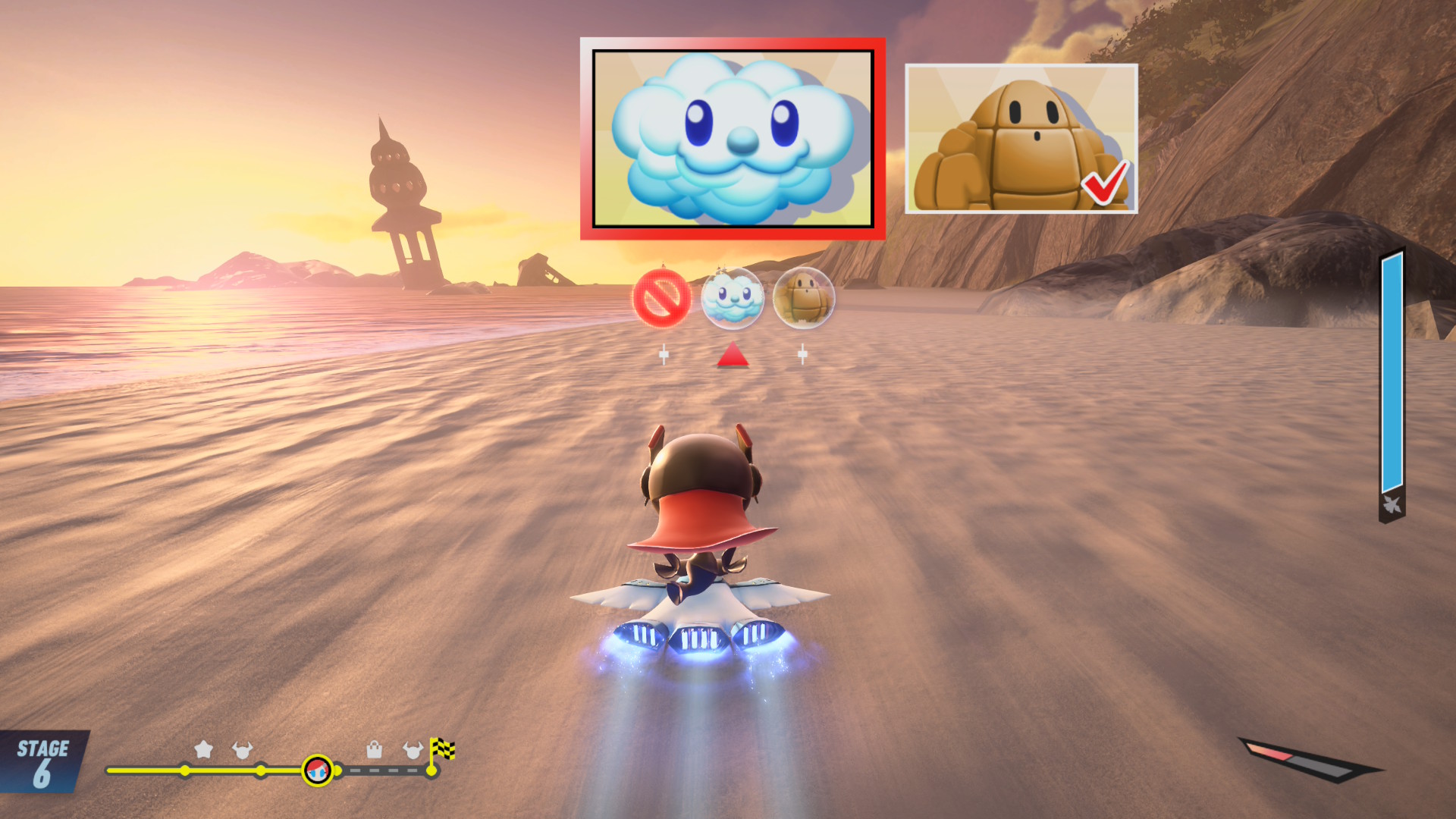This screenshot has width=1456, height=819.
Task: Click the red prohibition sign bubble
Action: click(x=661, y=297)
